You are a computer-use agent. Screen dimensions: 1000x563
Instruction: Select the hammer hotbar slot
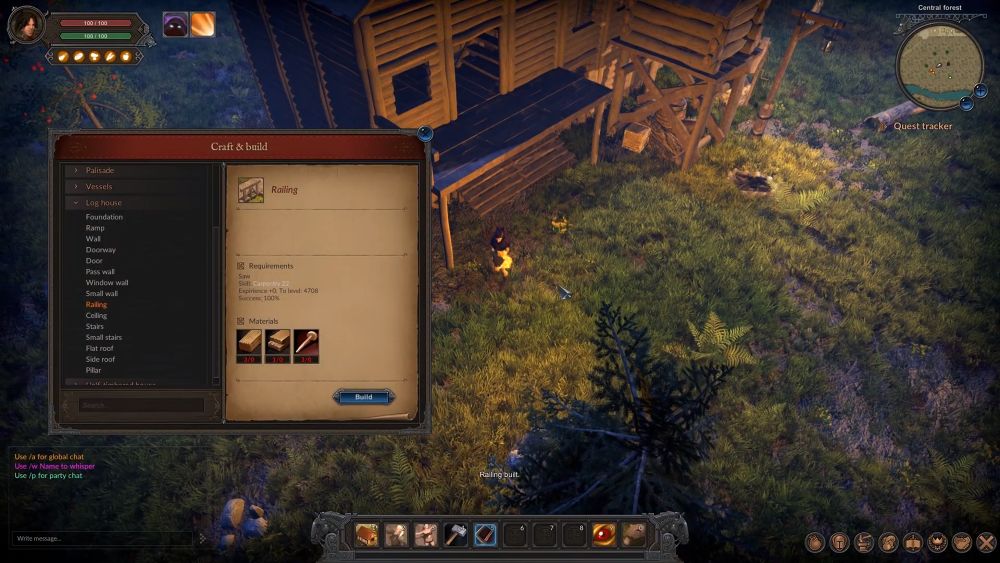(x=456, y=535)
